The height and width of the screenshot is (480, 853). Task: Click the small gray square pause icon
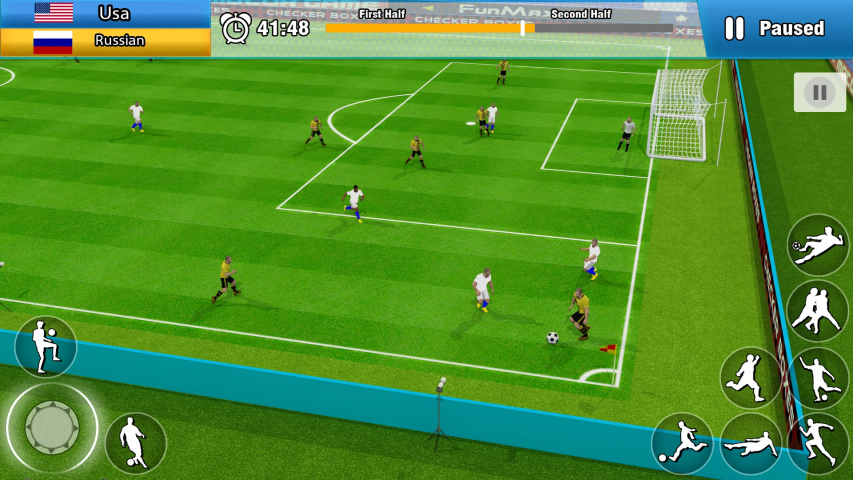click(819, 93)
